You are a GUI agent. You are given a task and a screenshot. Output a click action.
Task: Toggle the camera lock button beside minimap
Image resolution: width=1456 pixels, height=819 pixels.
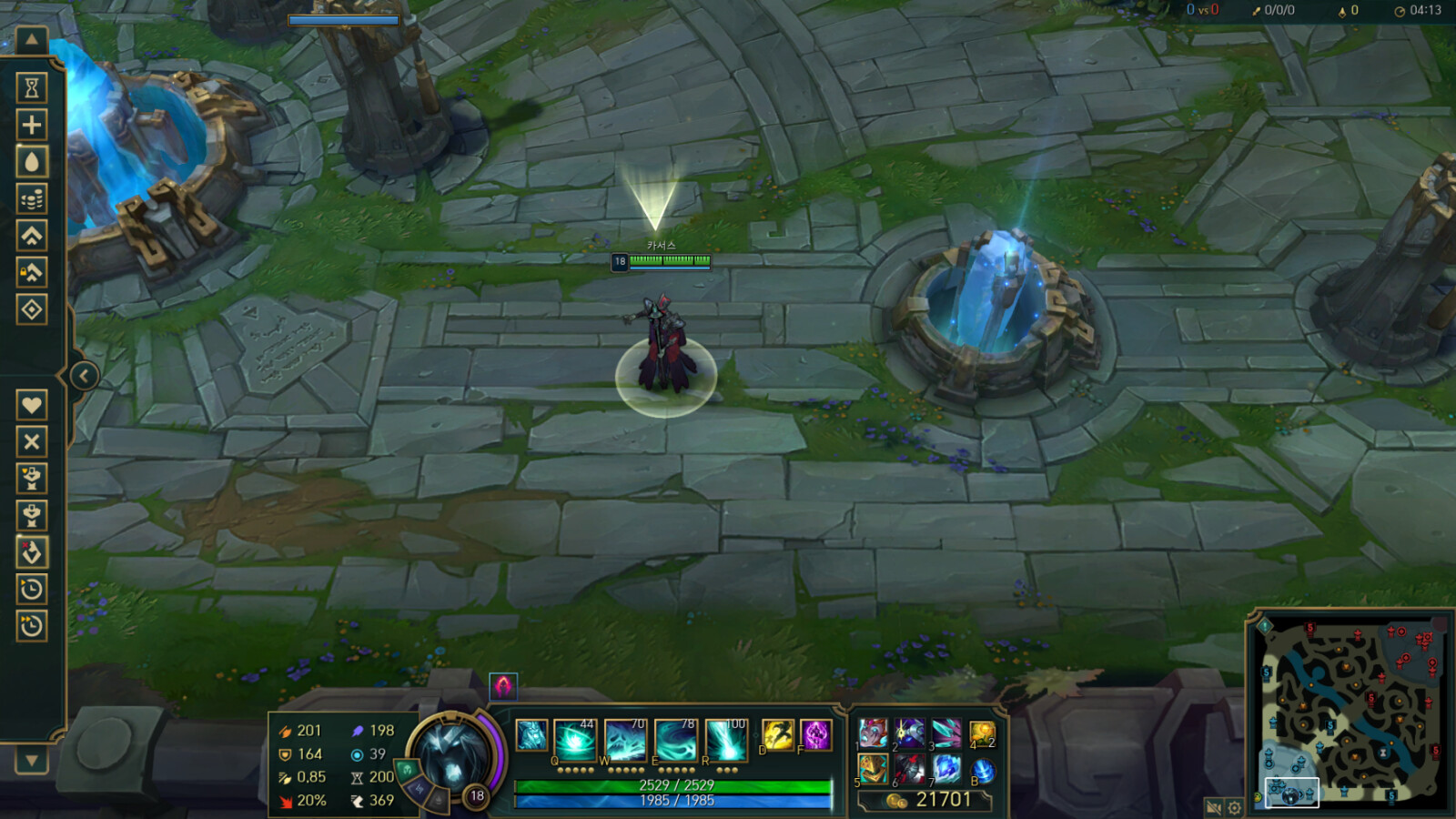tap(1213, 807)
